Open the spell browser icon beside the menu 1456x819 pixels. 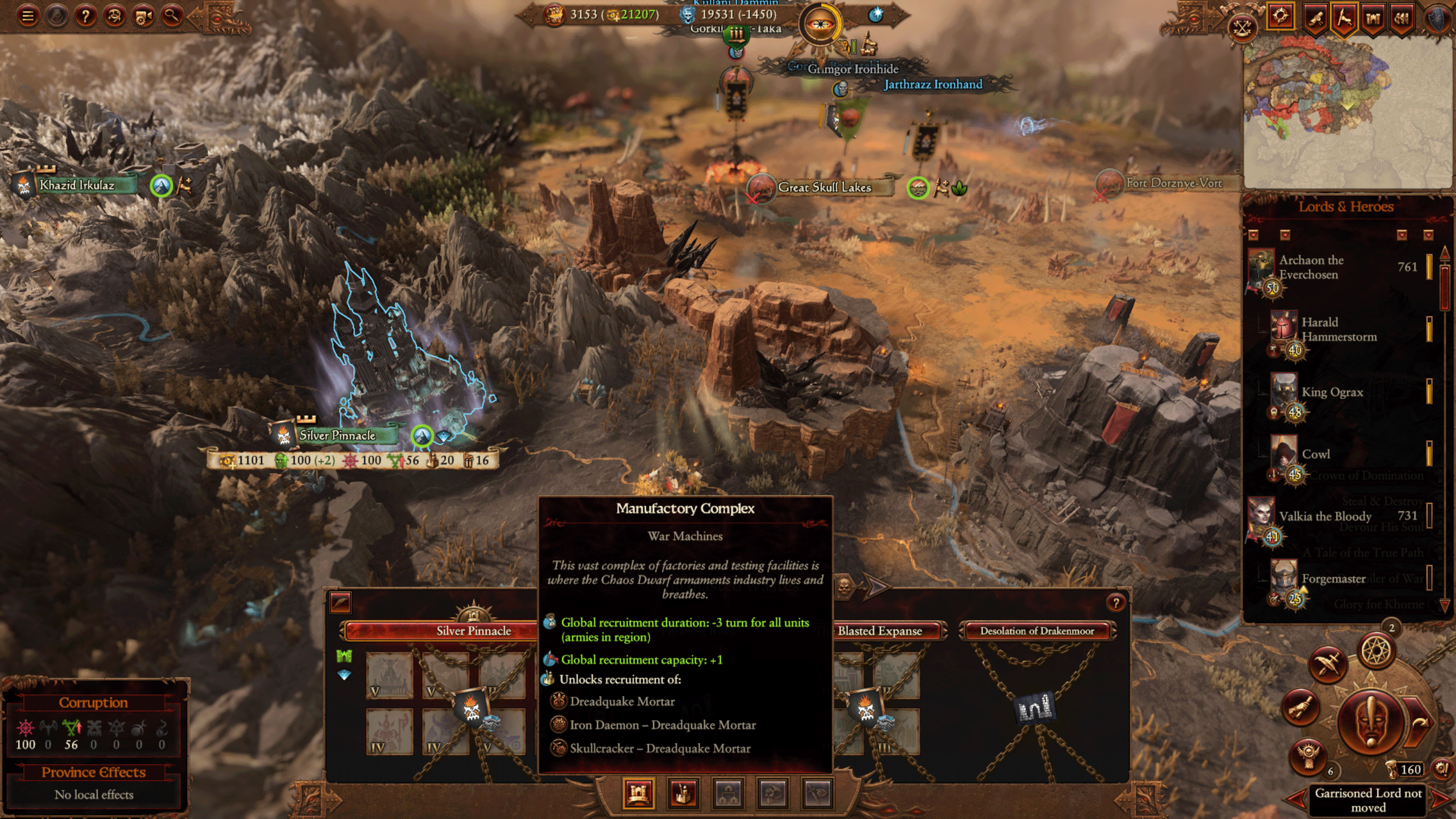[x=56, y=16]
